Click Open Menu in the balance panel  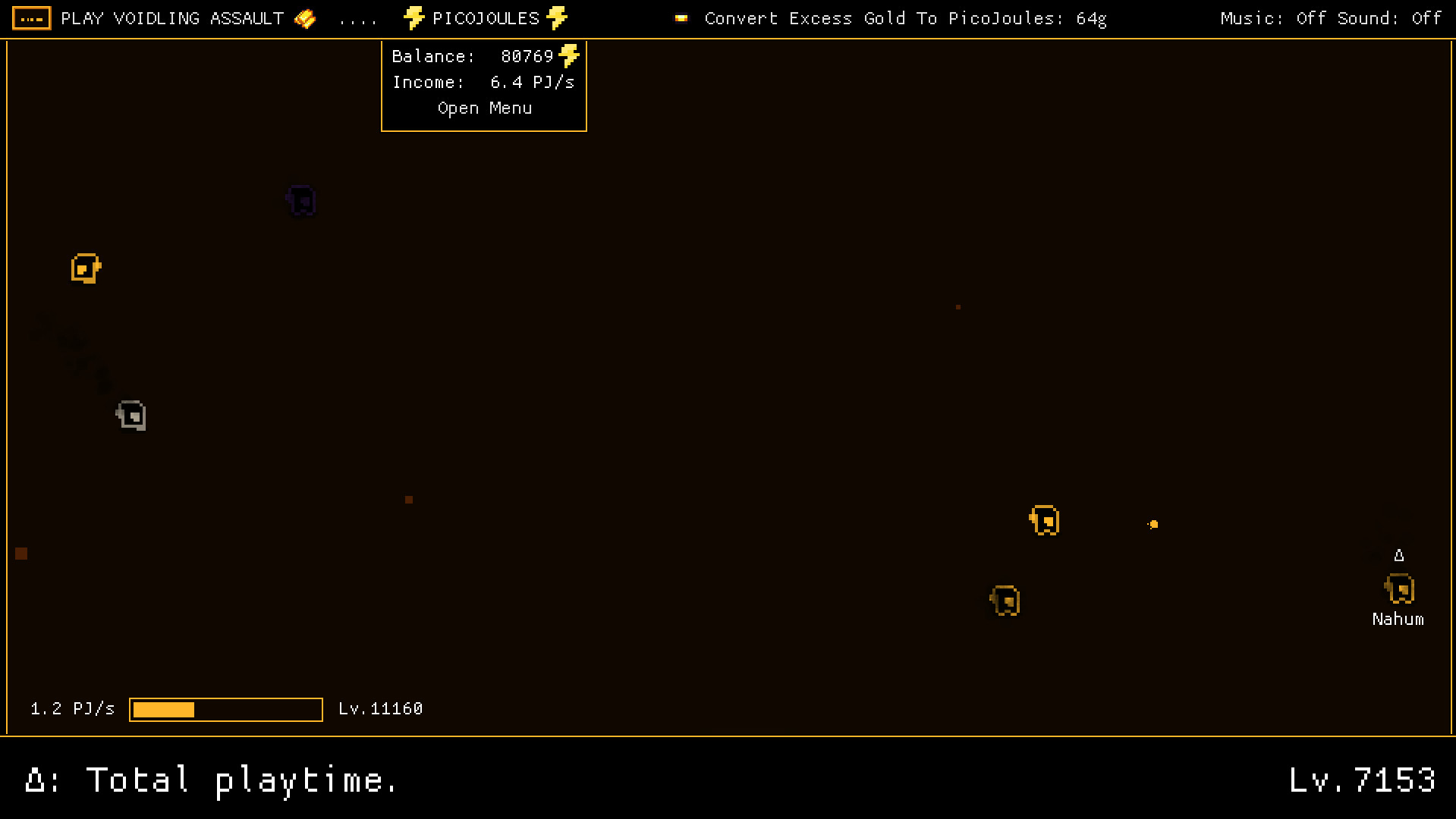[x=484, y=108]
